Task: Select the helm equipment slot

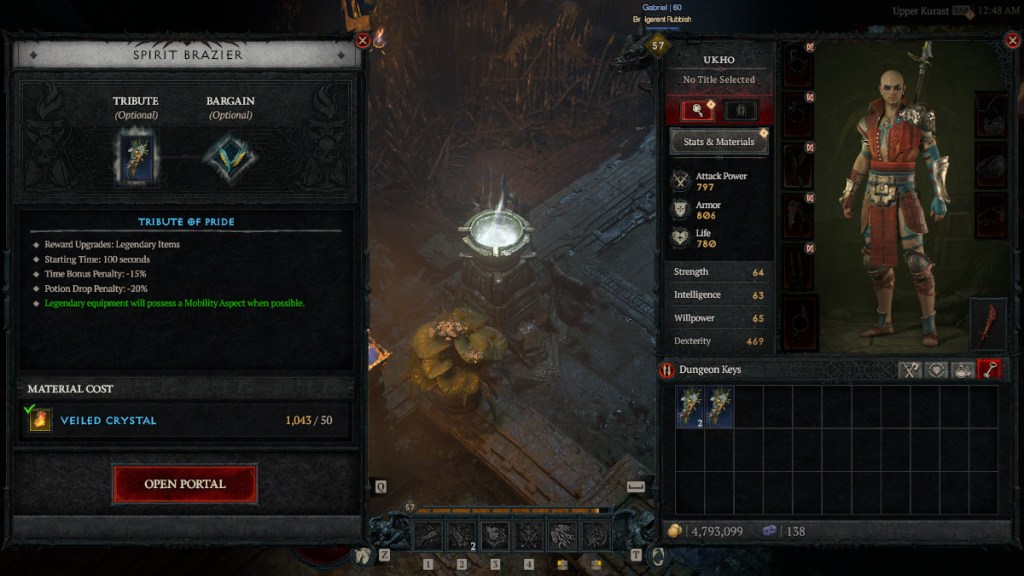Action: tap(799, 64)
